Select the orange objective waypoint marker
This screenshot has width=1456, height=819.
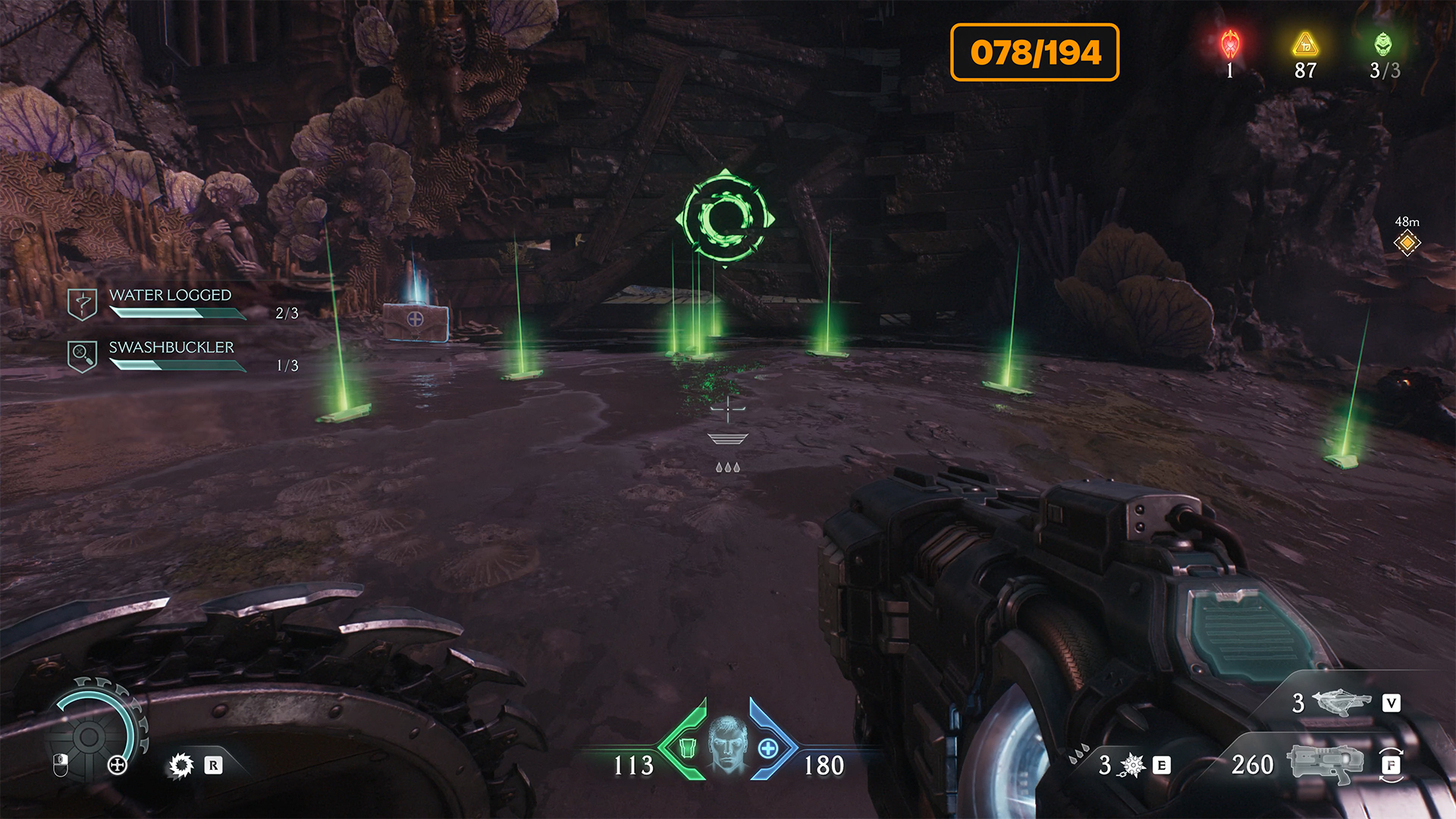click(x=1407, y=243)
